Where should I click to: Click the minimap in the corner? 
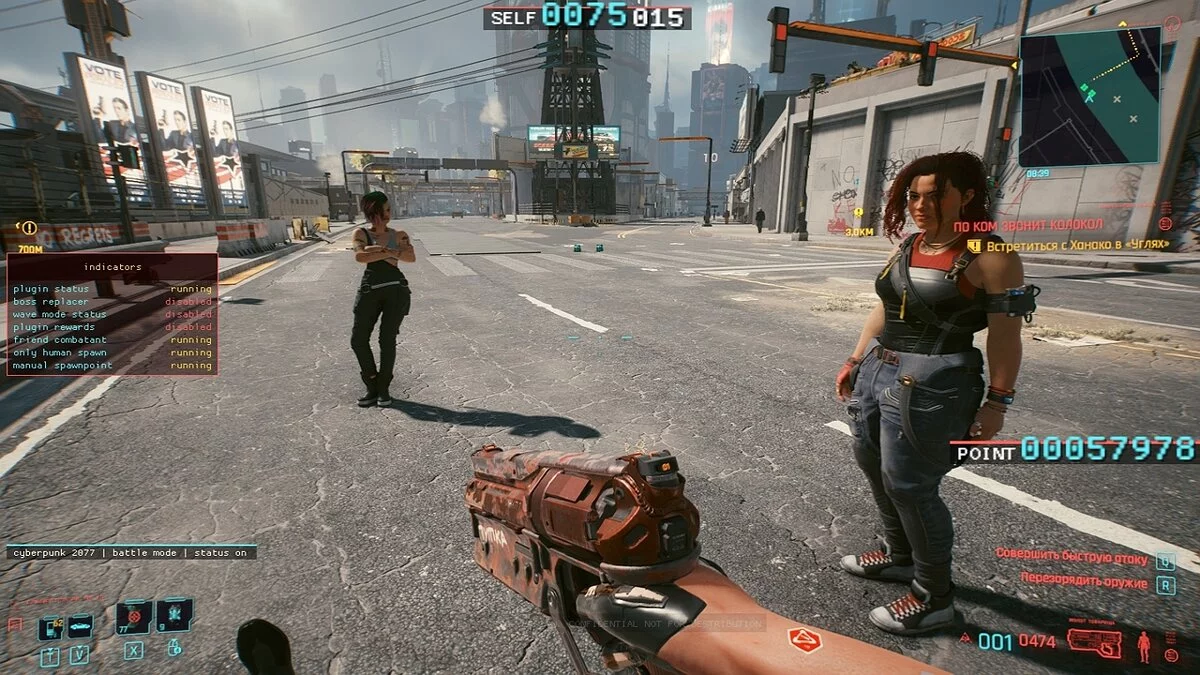coord(1089,96)
